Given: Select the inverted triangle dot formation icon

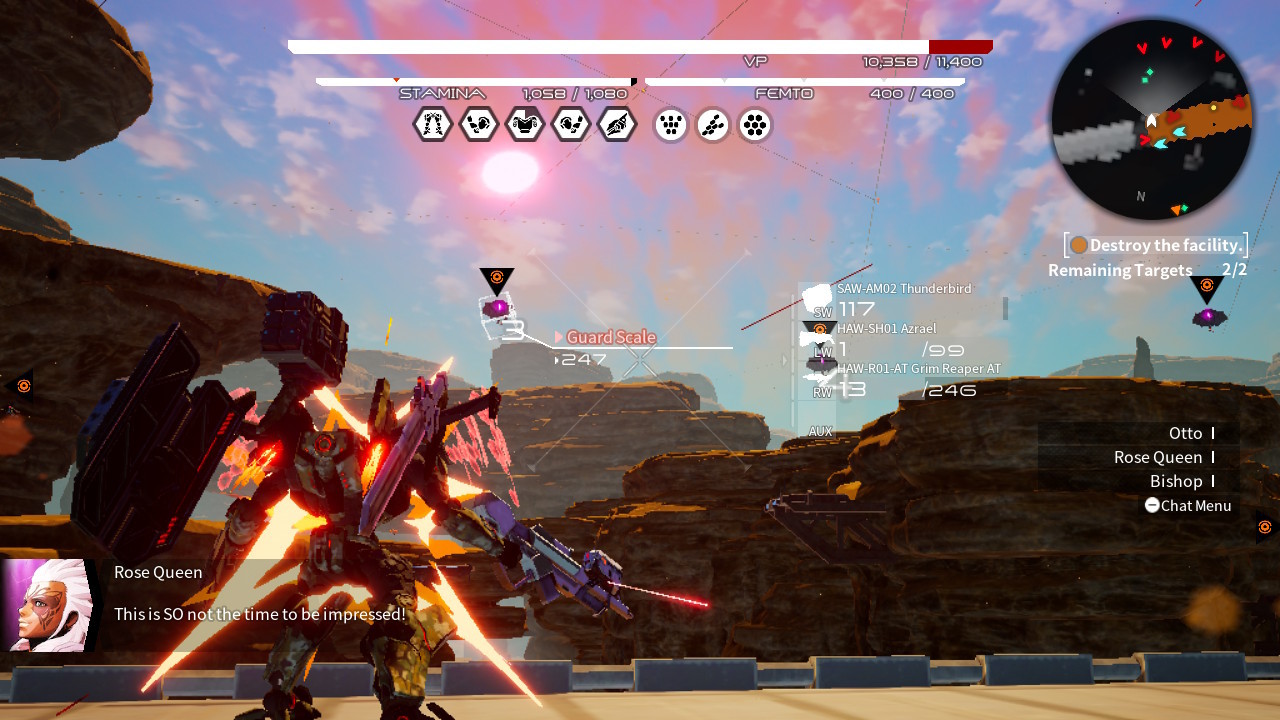Looking at the screenshot, I should [671, 125].
